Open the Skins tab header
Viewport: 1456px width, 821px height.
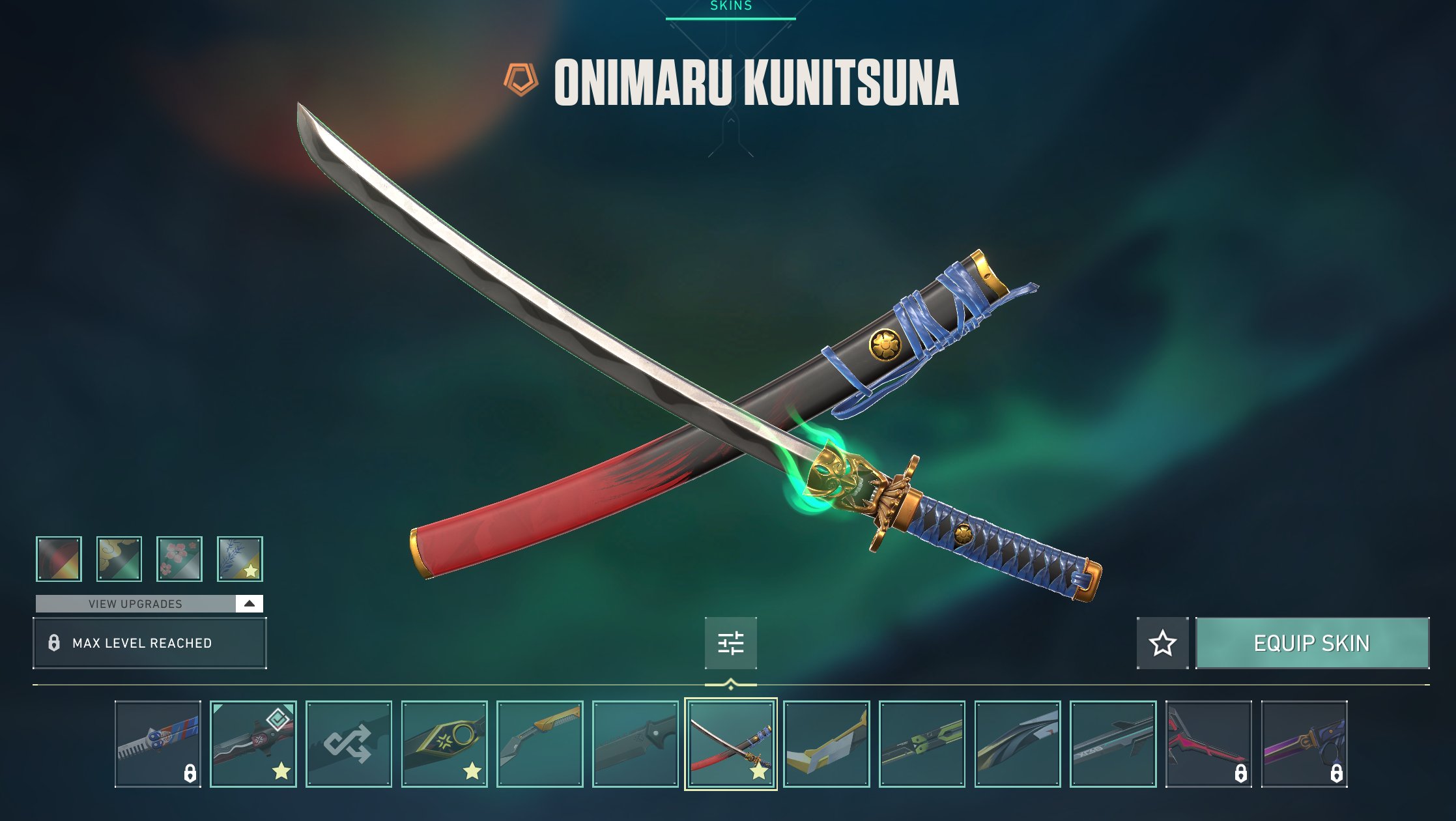click(x=730, y=7)
